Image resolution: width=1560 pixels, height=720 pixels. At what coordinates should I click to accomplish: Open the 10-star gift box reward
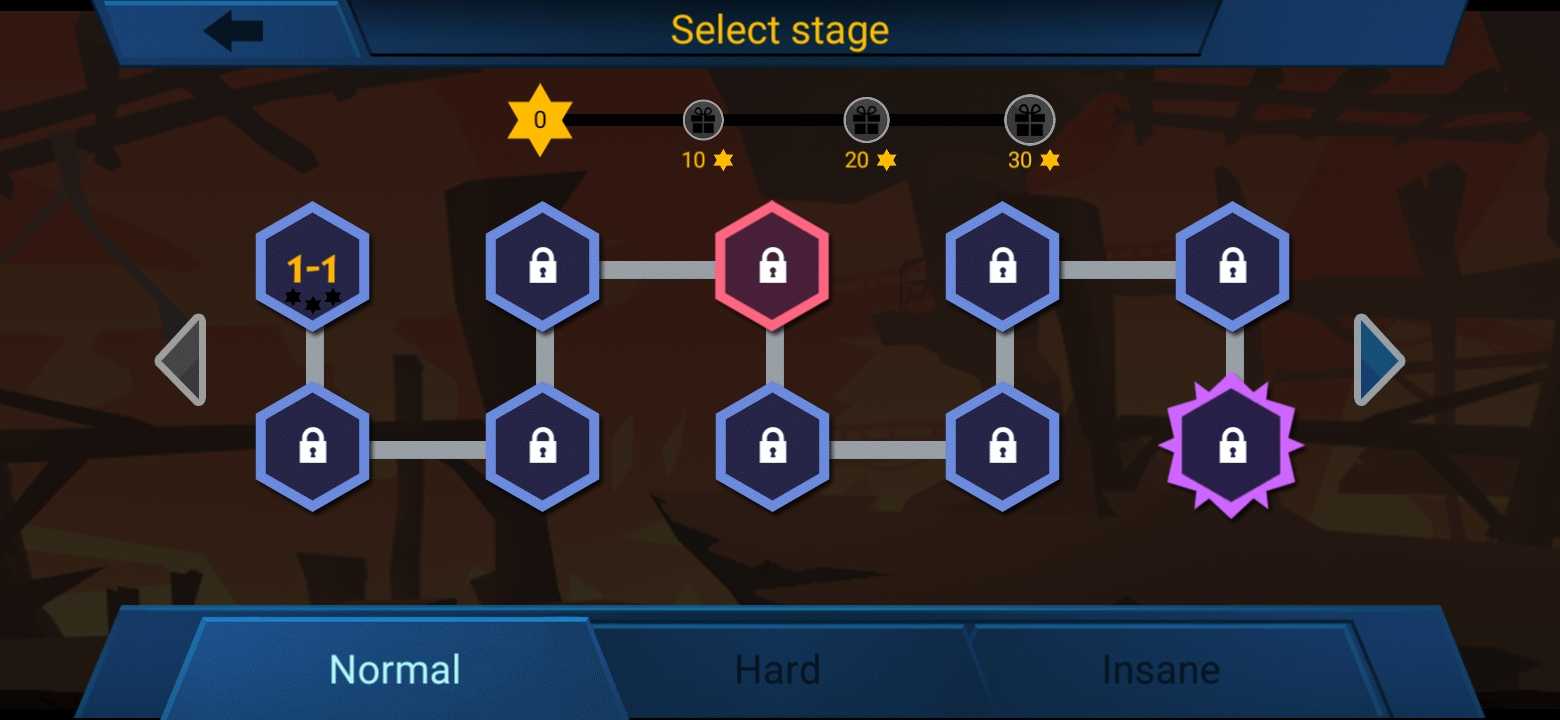(703, 121)
